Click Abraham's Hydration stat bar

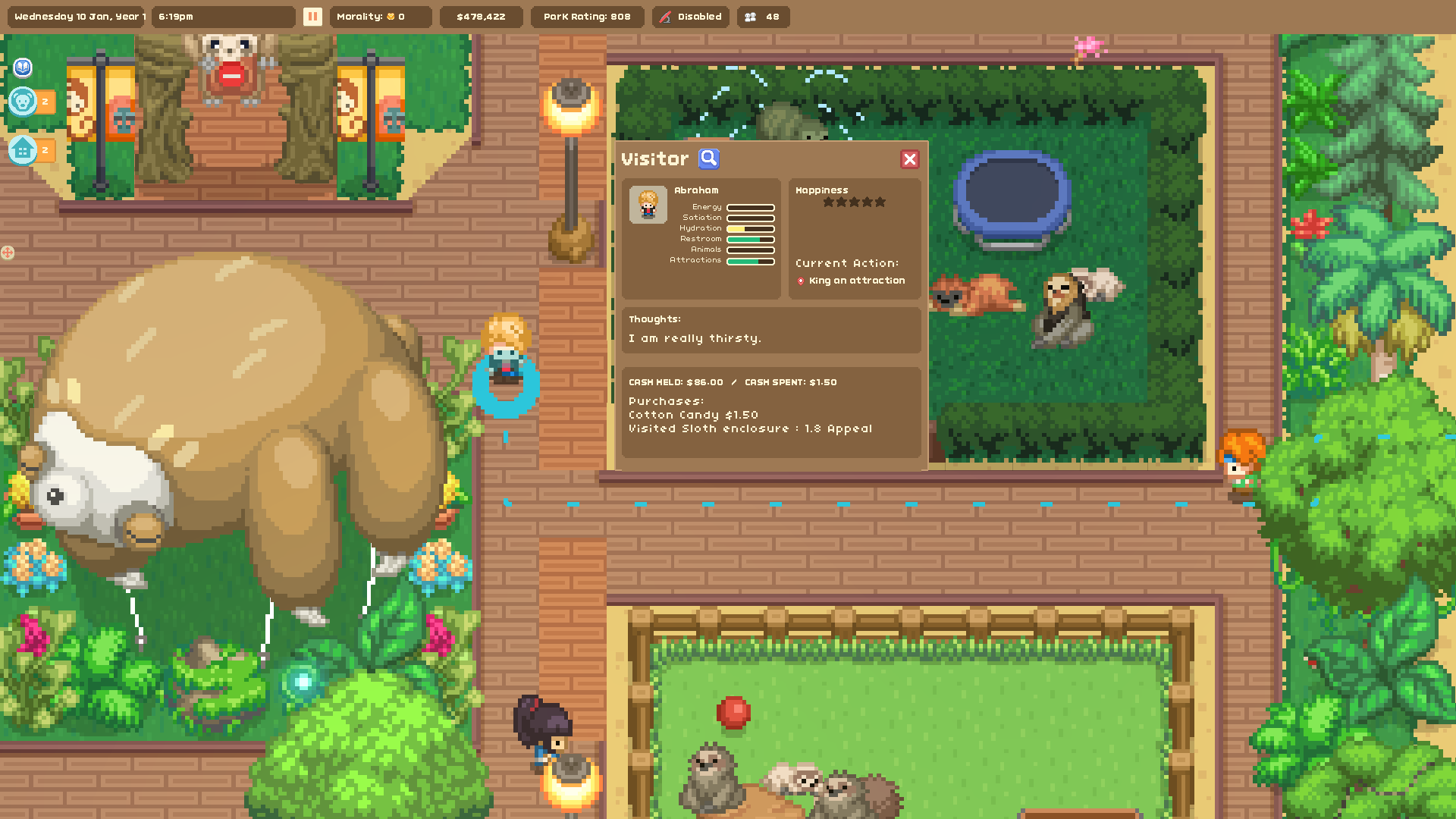point(749,227)
